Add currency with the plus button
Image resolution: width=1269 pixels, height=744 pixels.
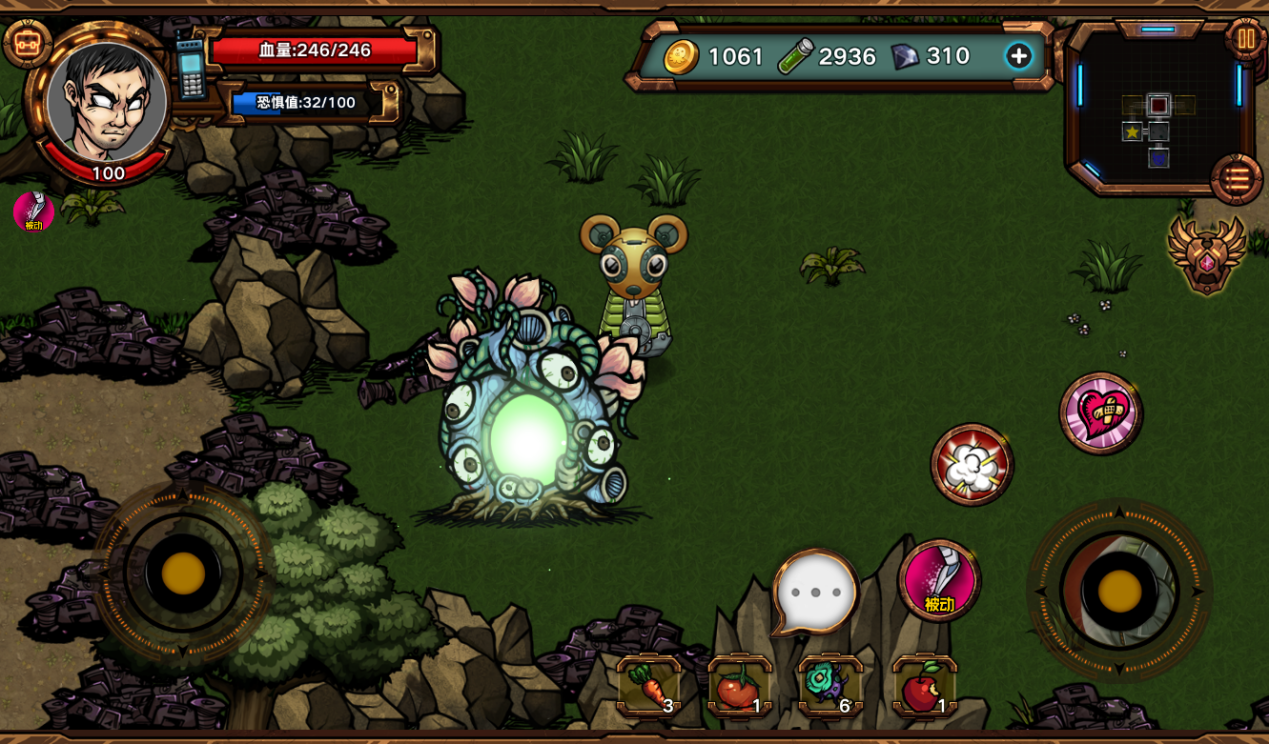[x=1018, y=56]
